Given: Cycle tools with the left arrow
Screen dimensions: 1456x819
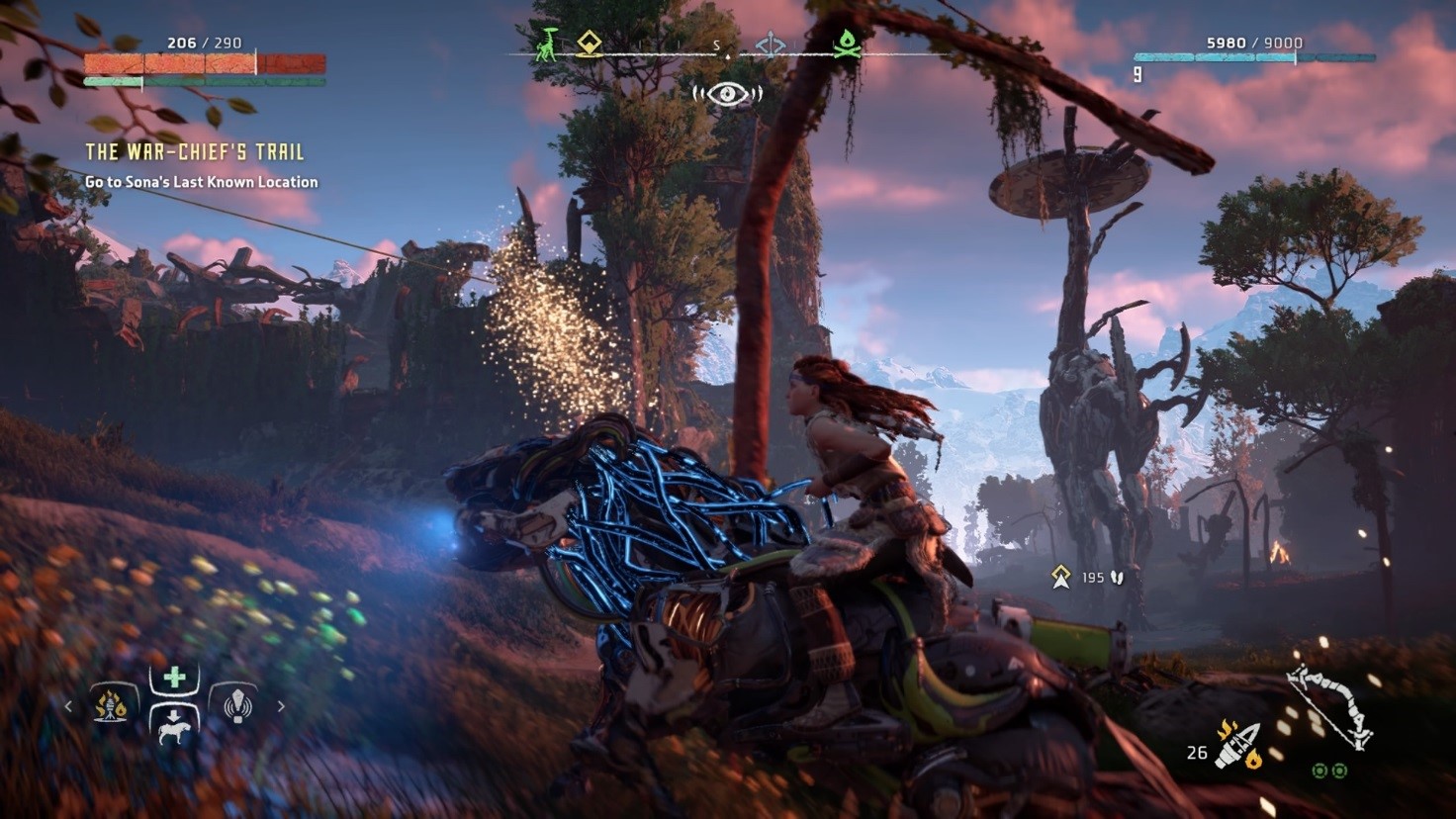Looking at the screenshot, I should point(68,706).
